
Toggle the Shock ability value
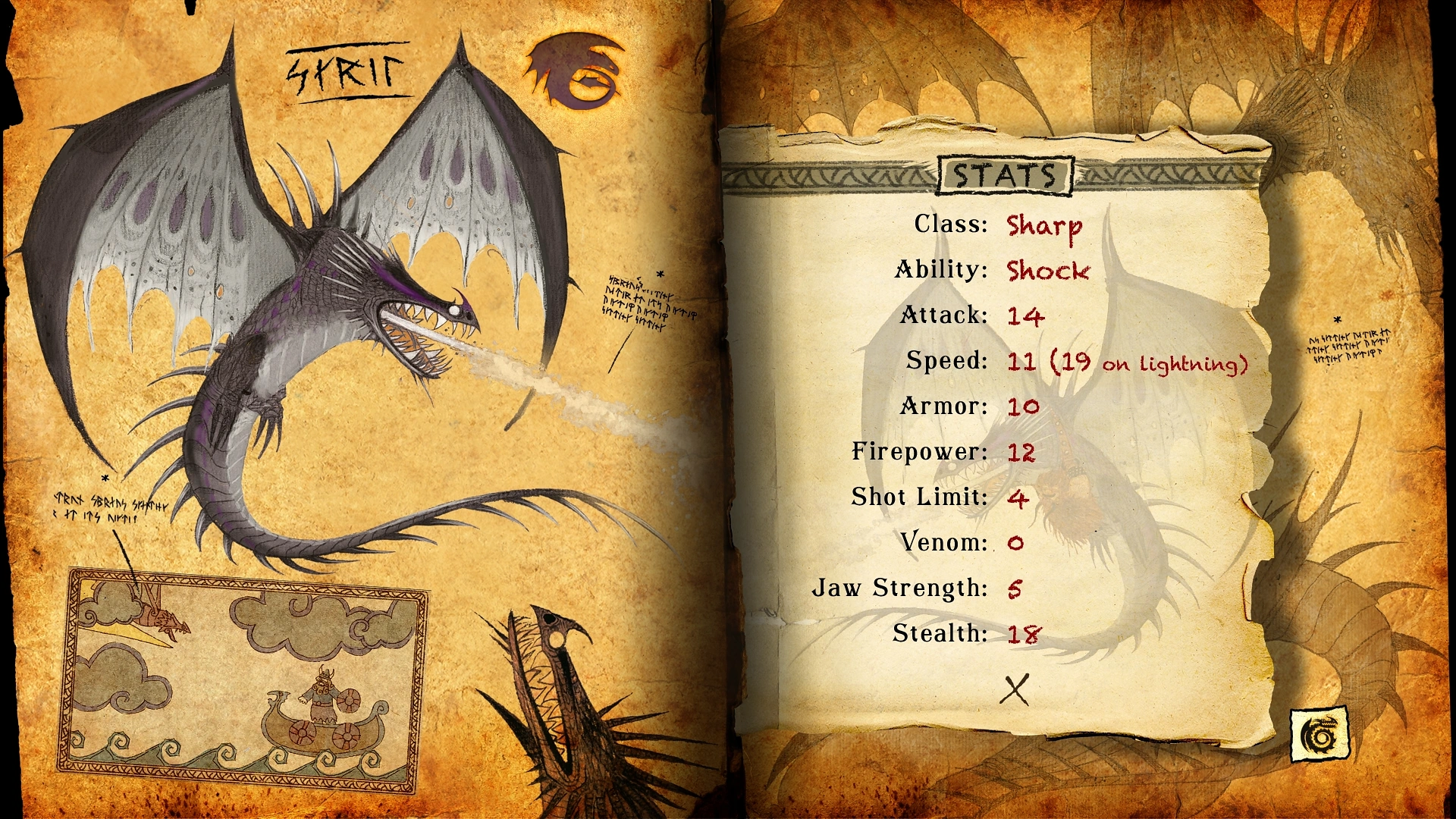click(x=1050, y=271)
